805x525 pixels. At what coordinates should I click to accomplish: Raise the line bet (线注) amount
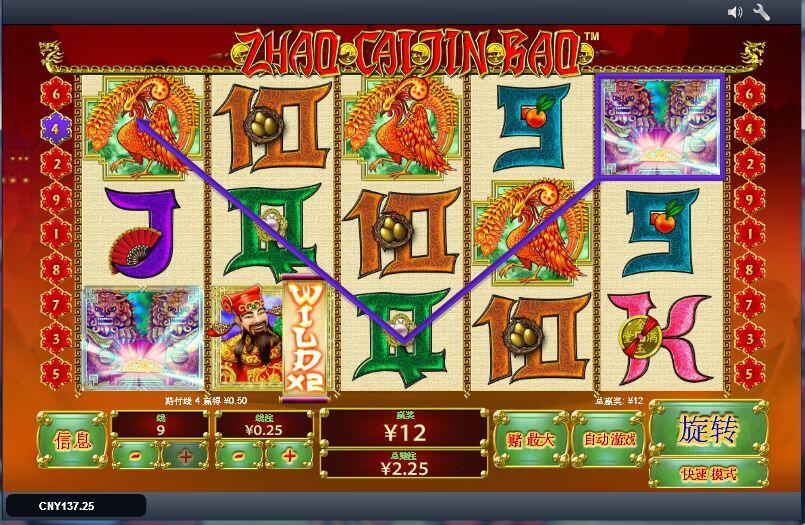point(290,455)
